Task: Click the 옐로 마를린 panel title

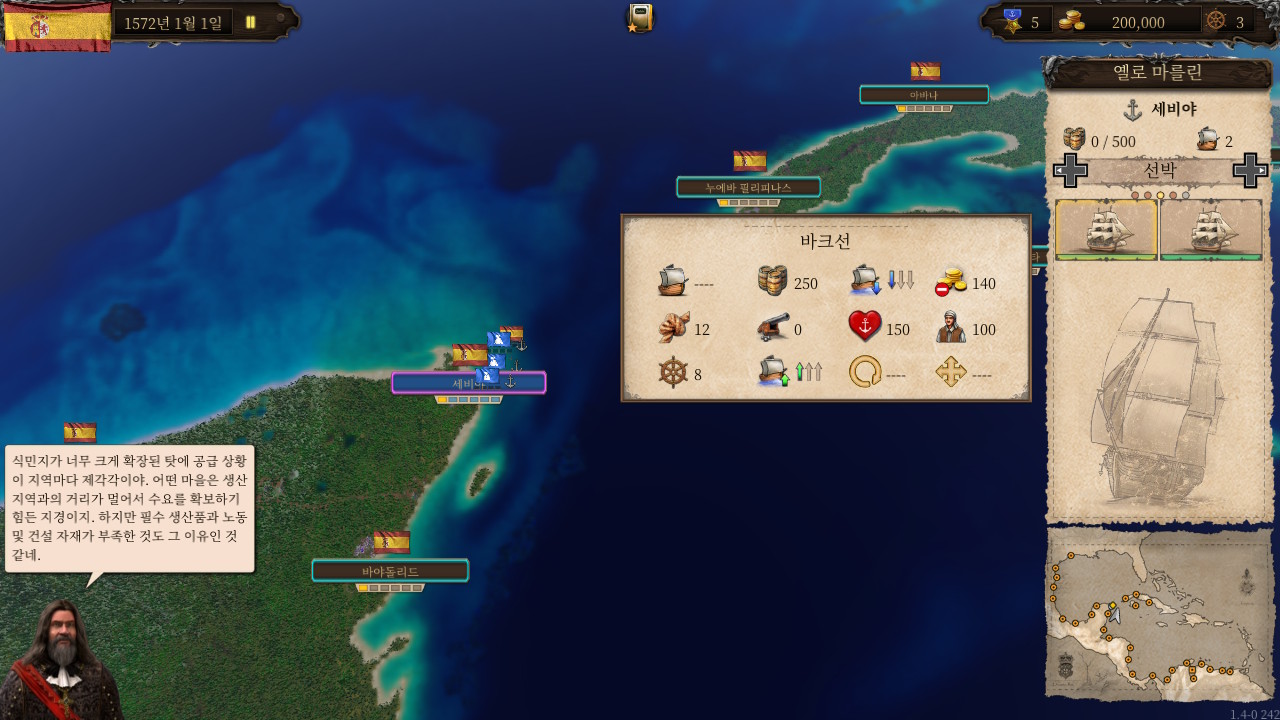Action: coord(1160,73)
